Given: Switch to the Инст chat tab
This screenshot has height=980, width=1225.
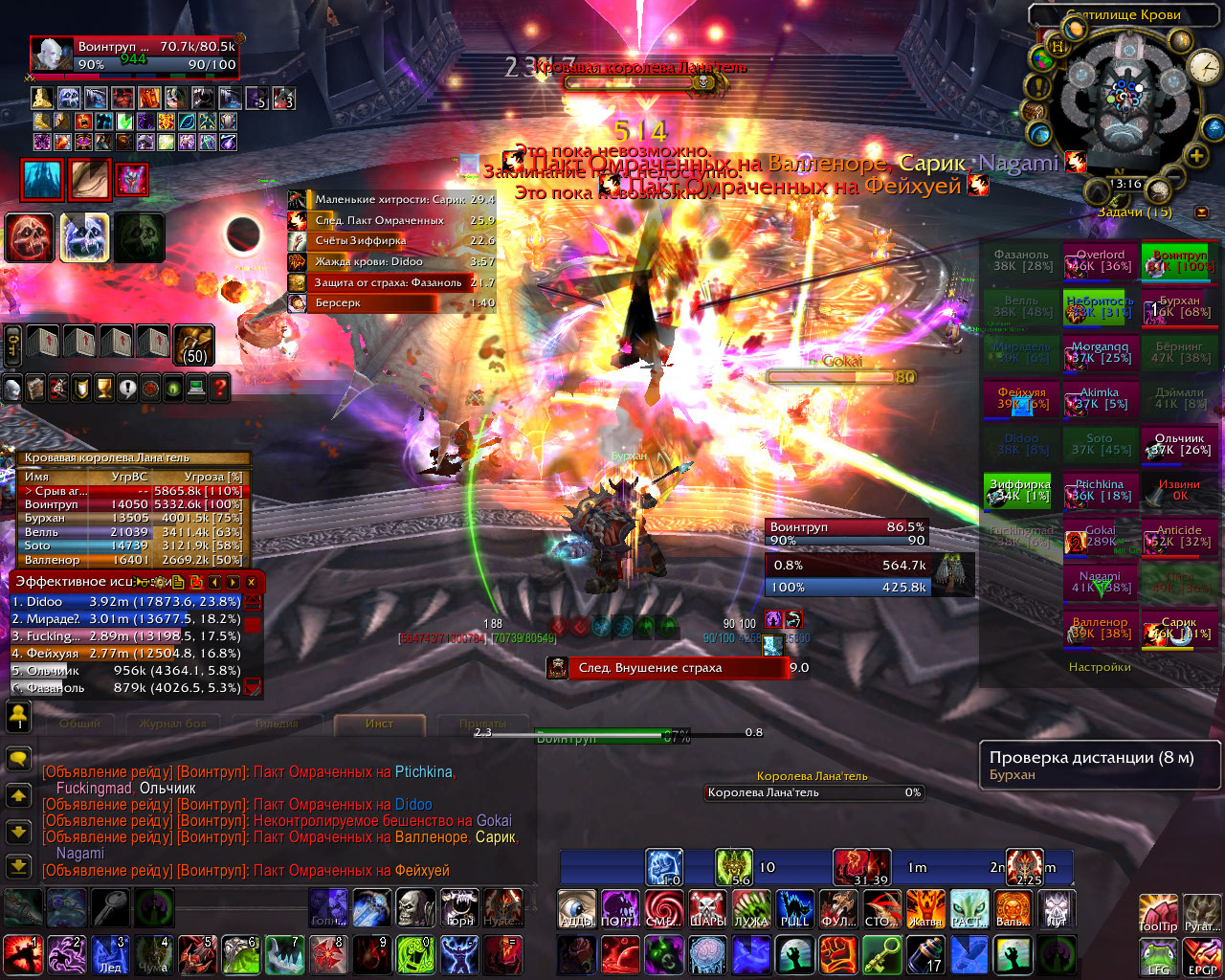Looking at the screenshot, I should [379, 724].
